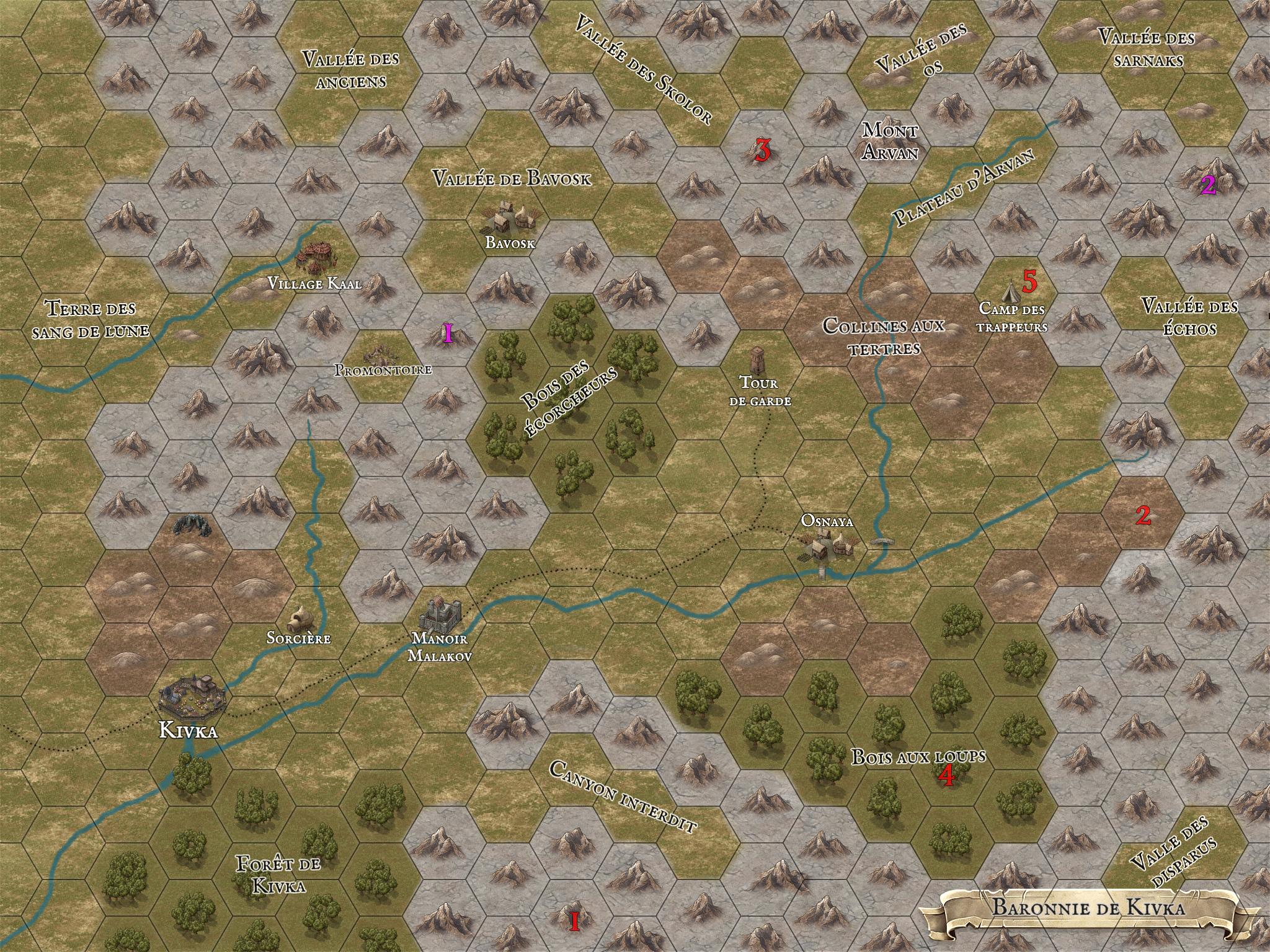Select the magenta number 2 marker

pyautogui.click(x=1208, y=185)
